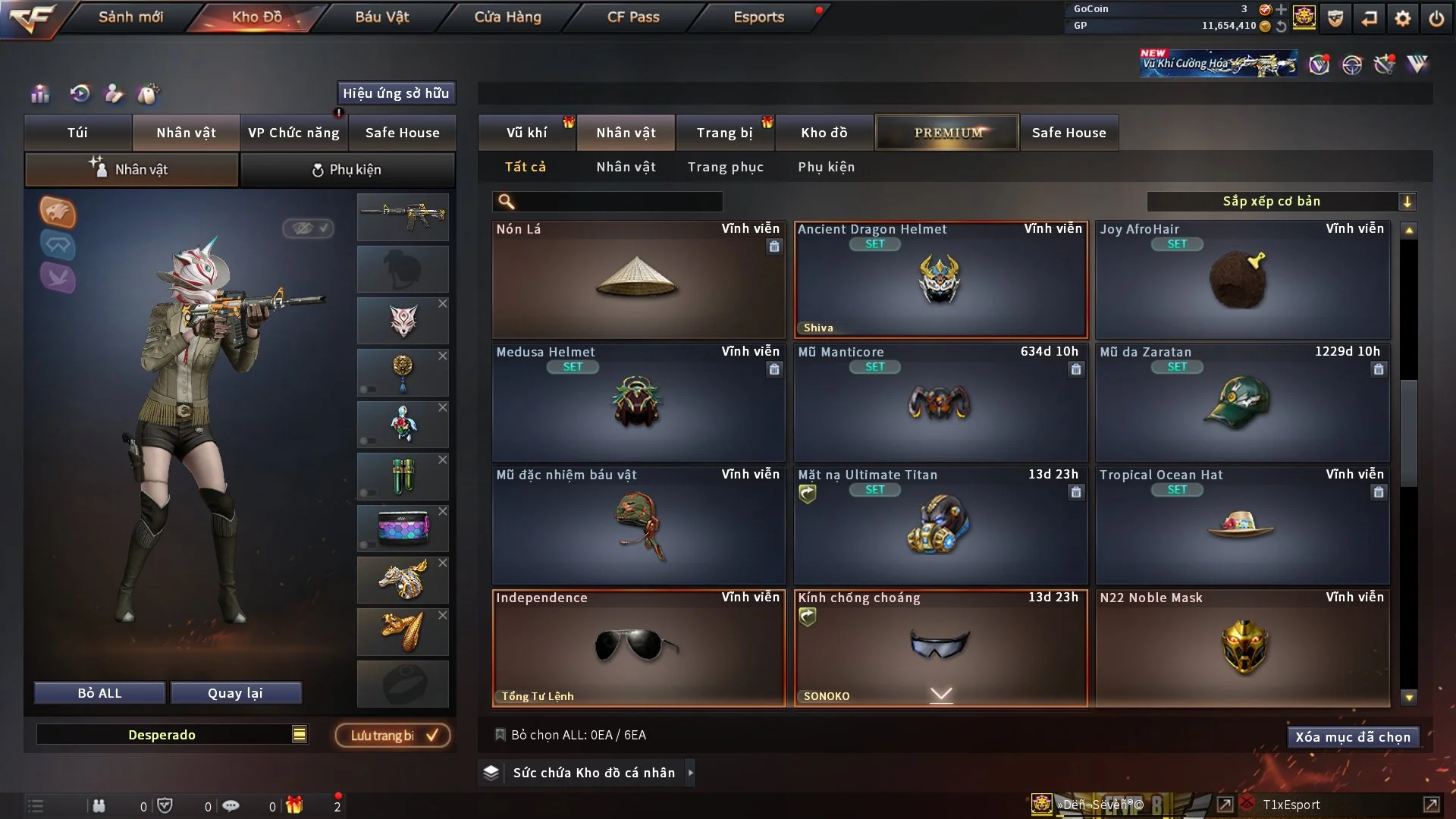1456x819 pixels.
Task: Open the Sắp xếp cơ bản dropdown
Action: point(1280,201)
